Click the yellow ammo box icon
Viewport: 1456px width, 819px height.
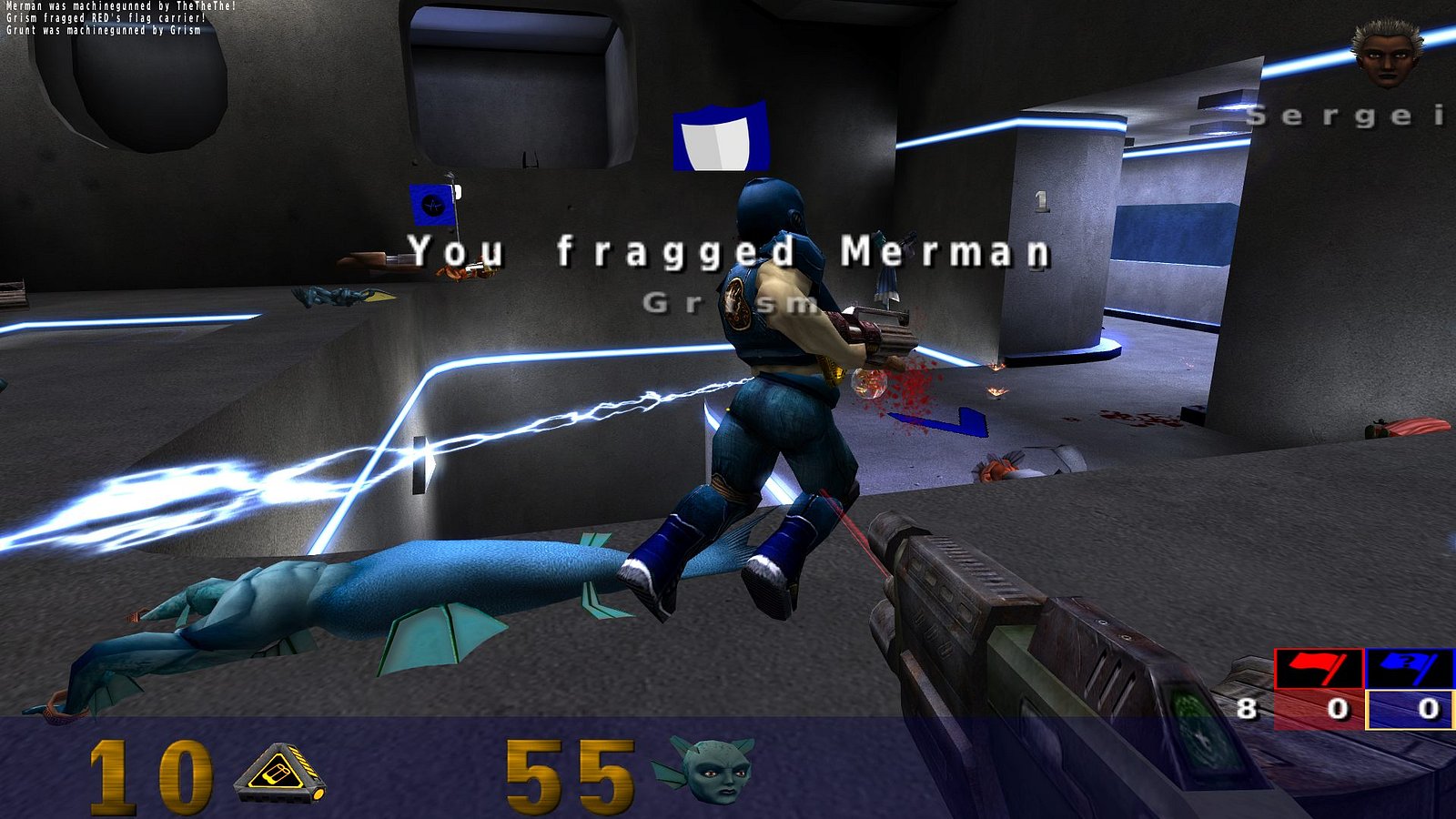pos(279,774)
